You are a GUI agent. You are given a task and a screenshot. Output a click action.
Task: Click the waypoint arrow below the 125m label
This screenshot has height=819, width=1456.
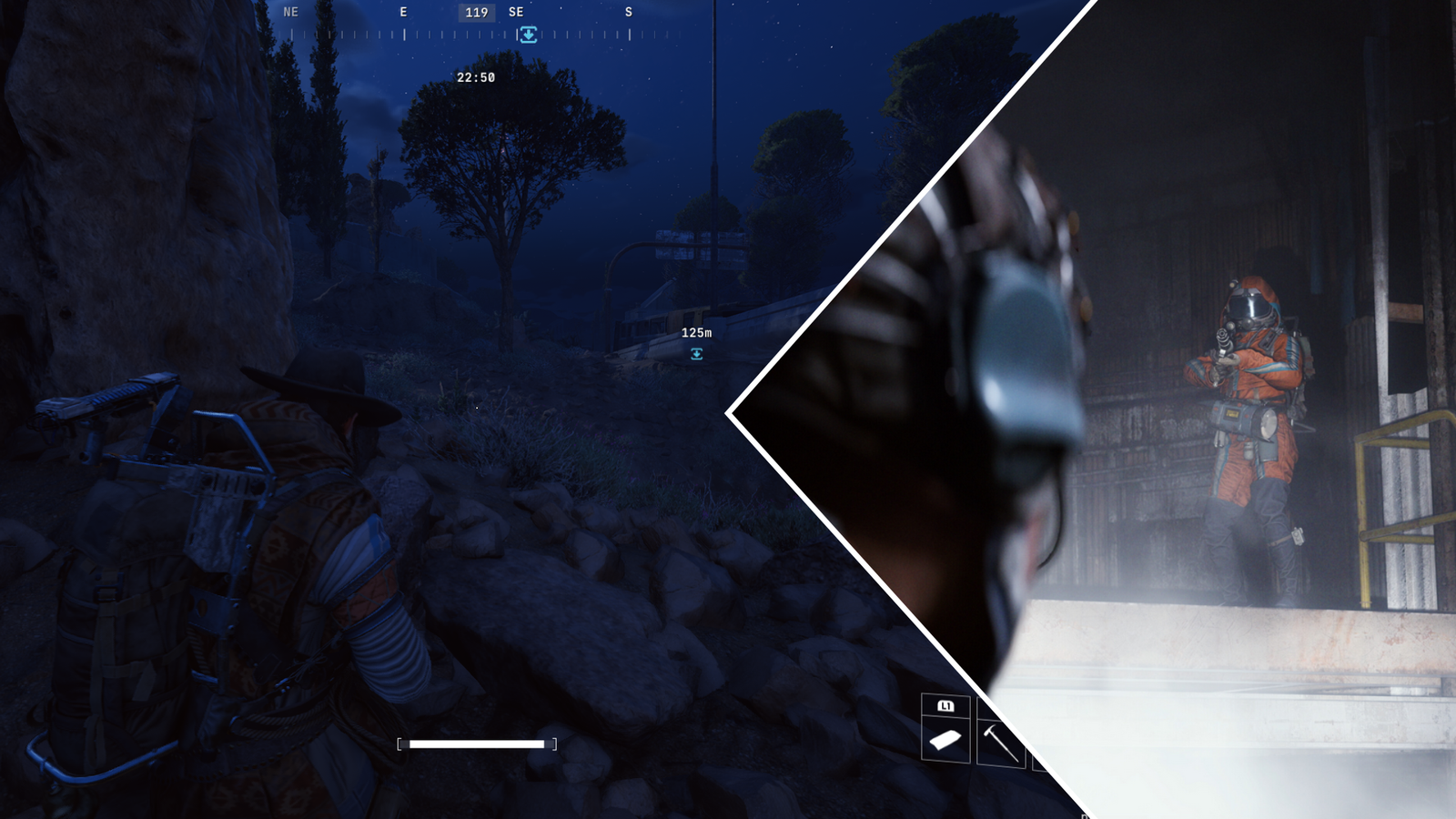point(696,353)
